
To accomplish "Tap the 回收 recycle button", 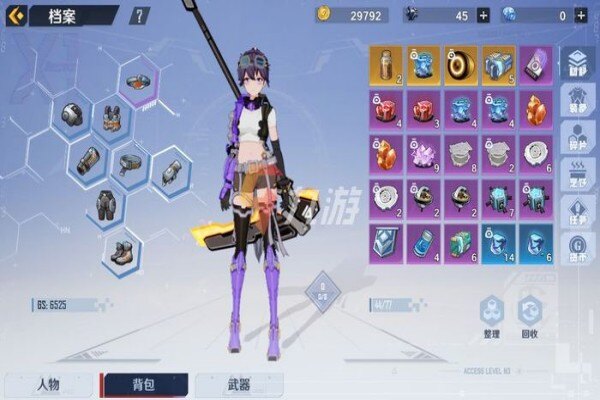I will (528, 317).
